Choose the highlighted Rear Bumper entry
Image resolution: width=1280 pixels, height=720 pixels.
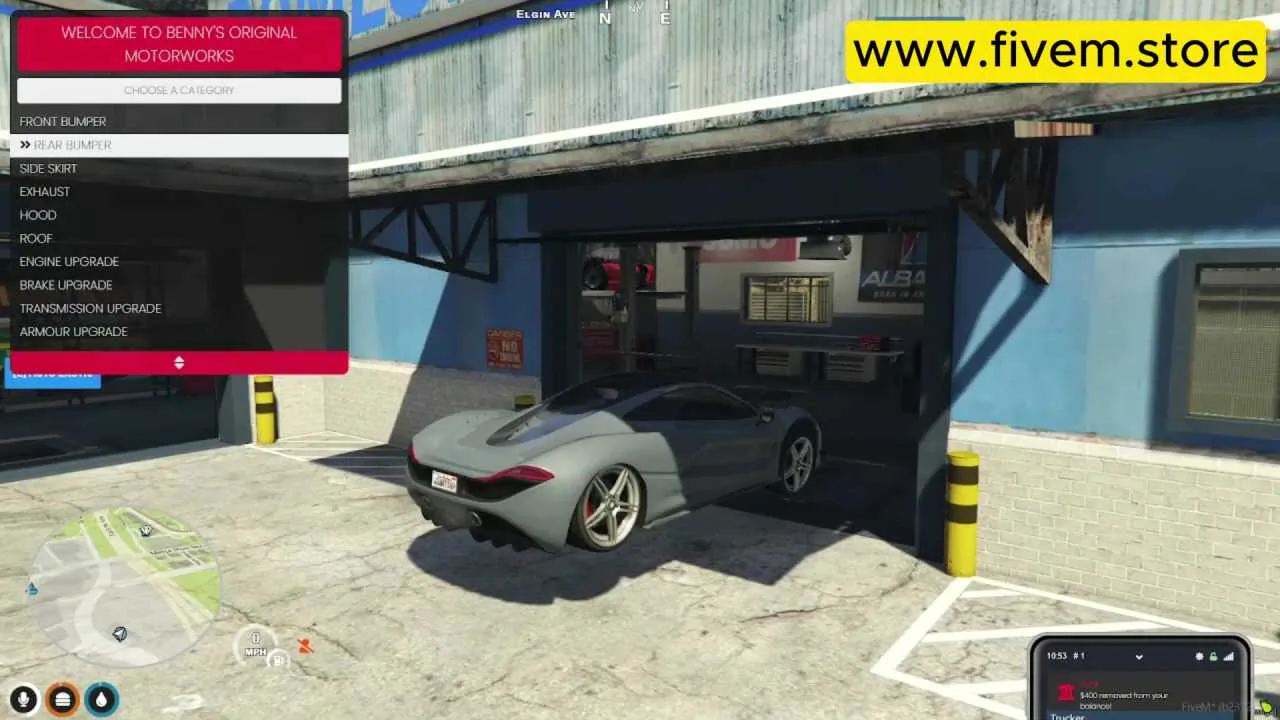pyautogui.click(x=72, y=145)
